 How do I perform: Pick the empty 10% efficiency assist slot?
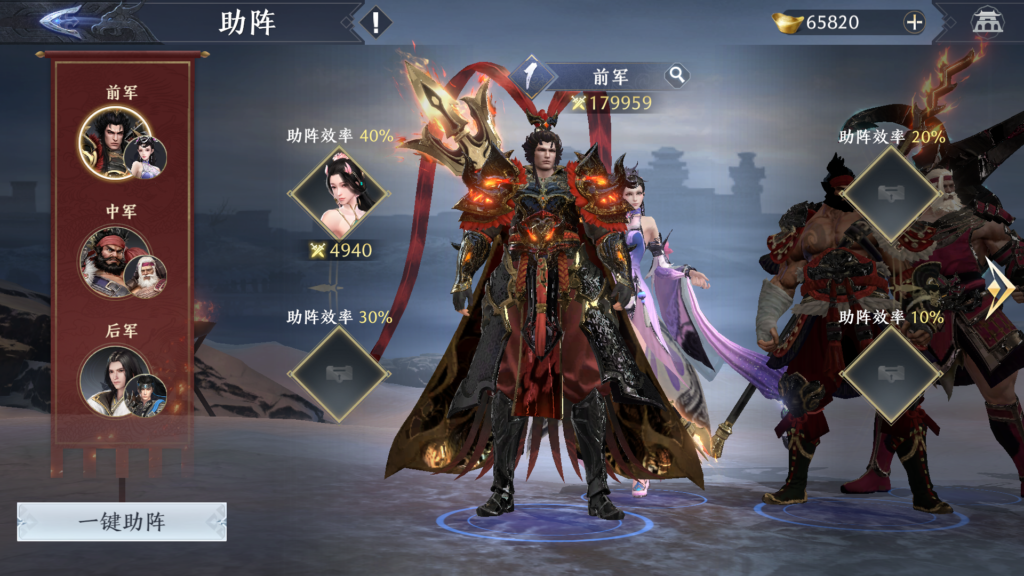click(890, 374)
